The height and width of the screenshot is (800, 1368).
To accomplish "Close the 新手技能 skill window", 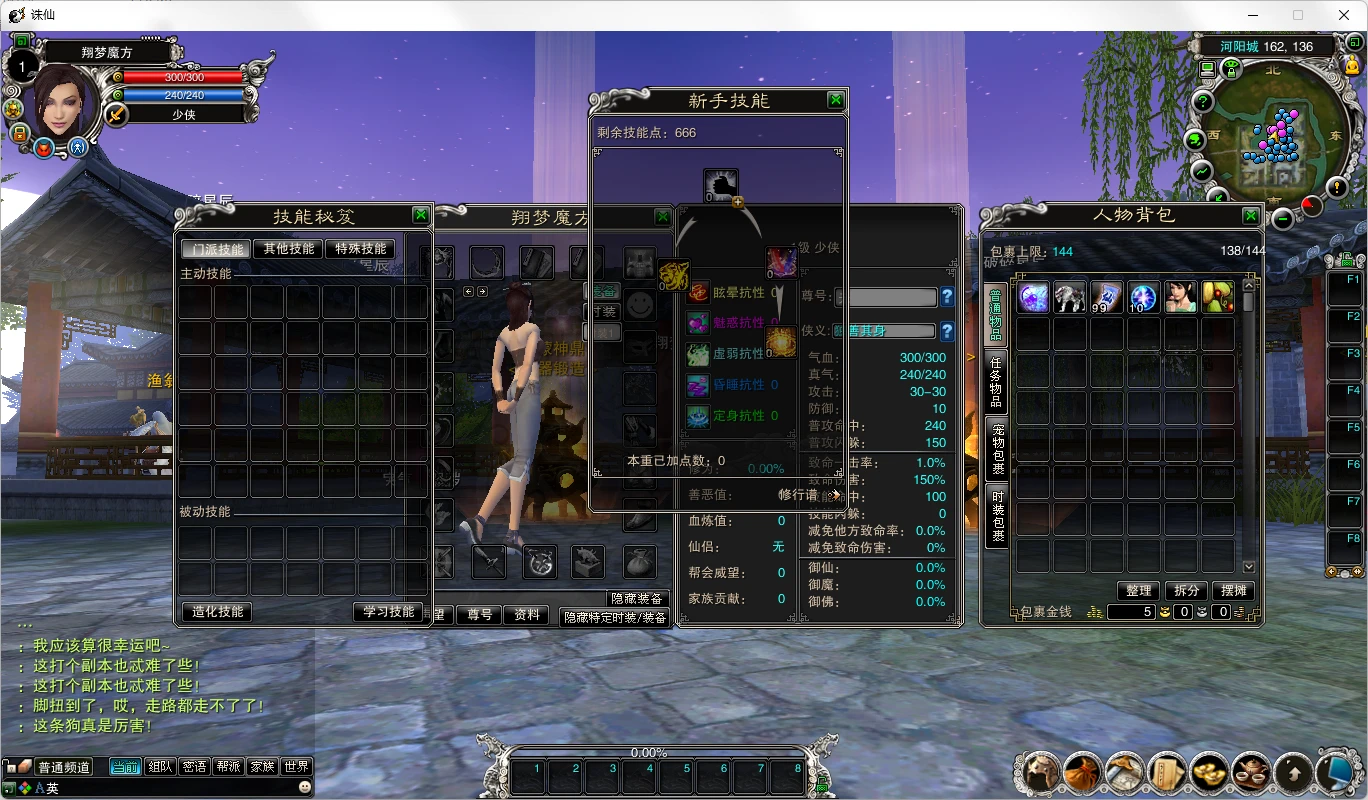I will pos(836,100).
